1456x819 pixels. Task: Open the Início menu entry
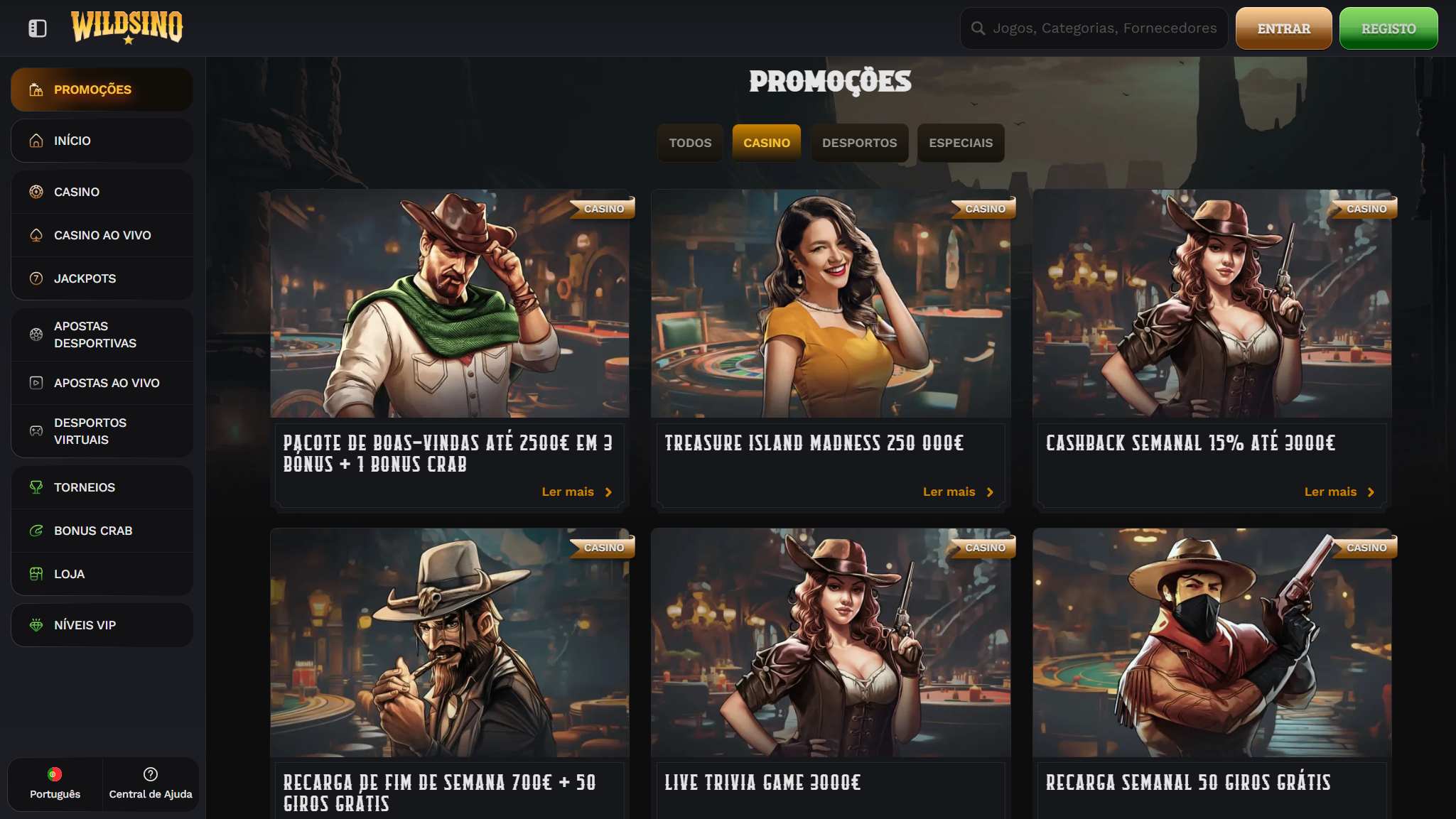tap(102, 141)
